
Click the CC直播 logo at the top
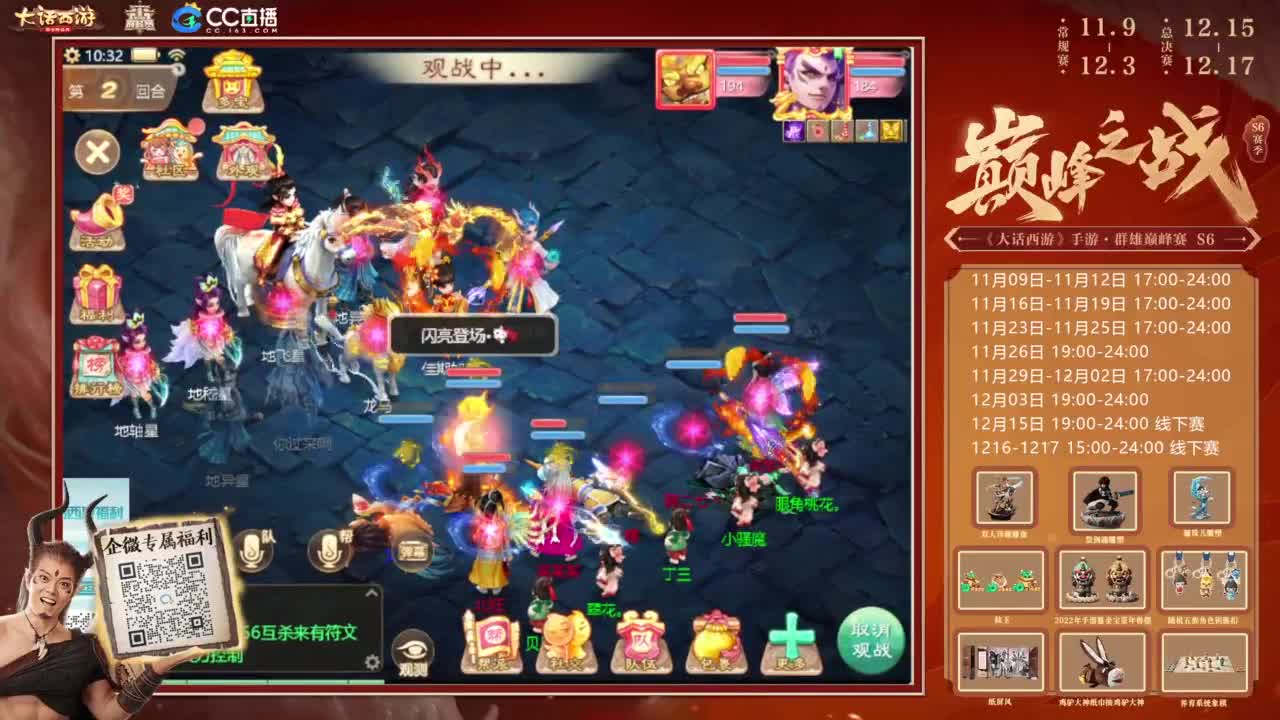point(225,18)
